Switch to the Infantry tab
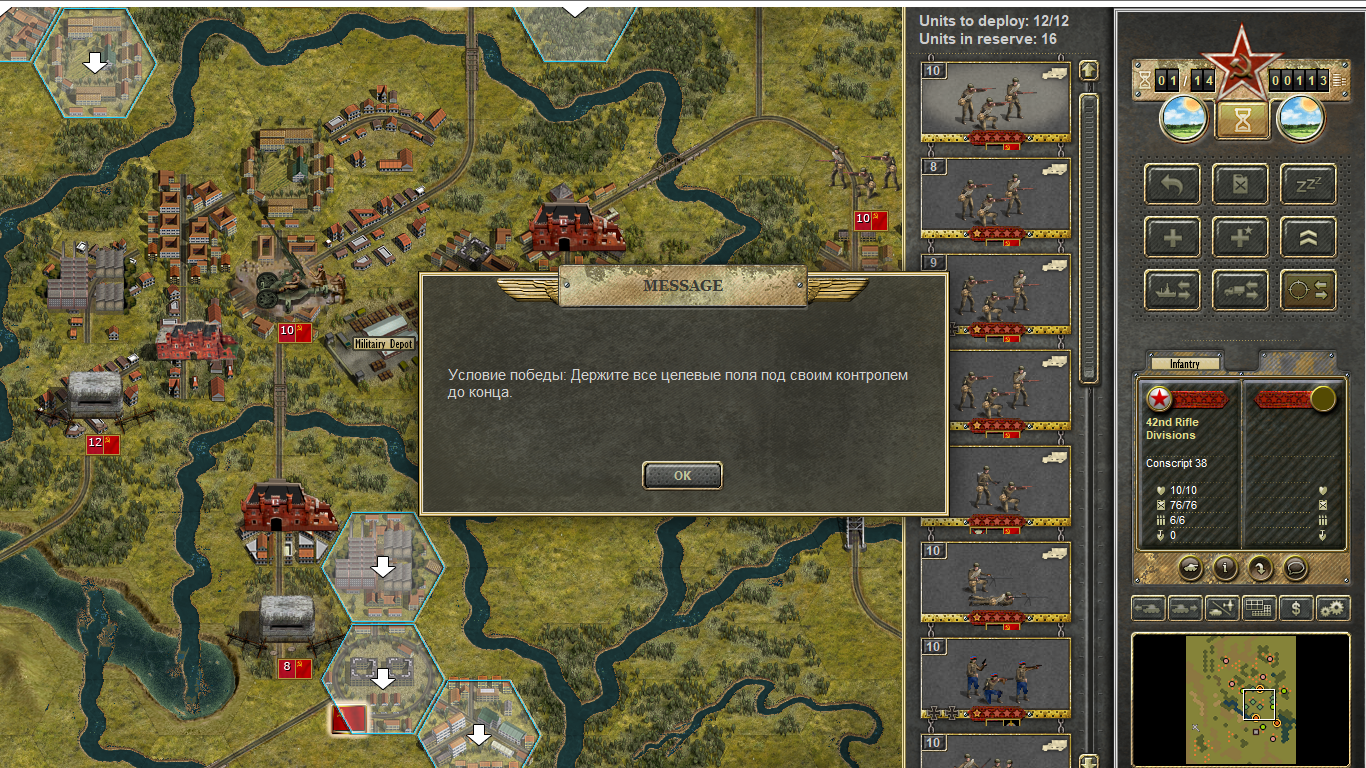The height and width of the screenshot is (768, 1366). 1185,364
